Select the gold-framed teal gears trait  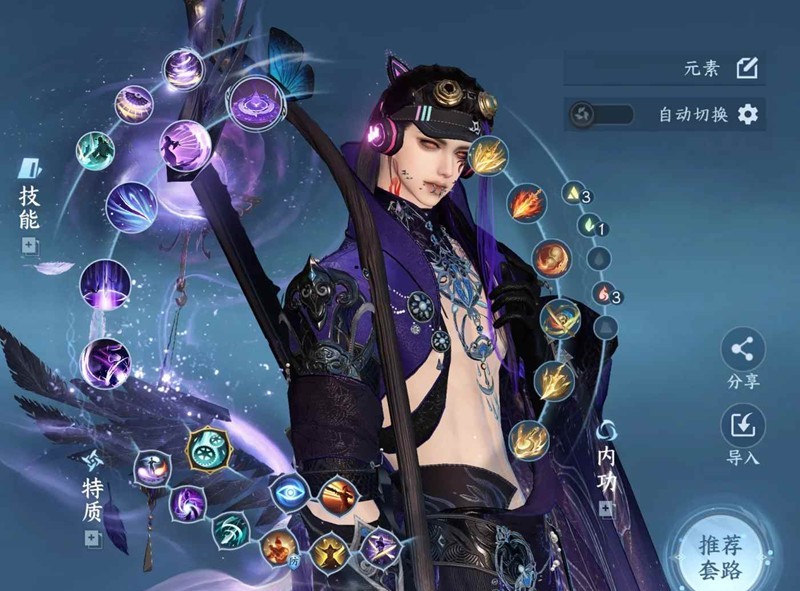[x=206, y=449]
